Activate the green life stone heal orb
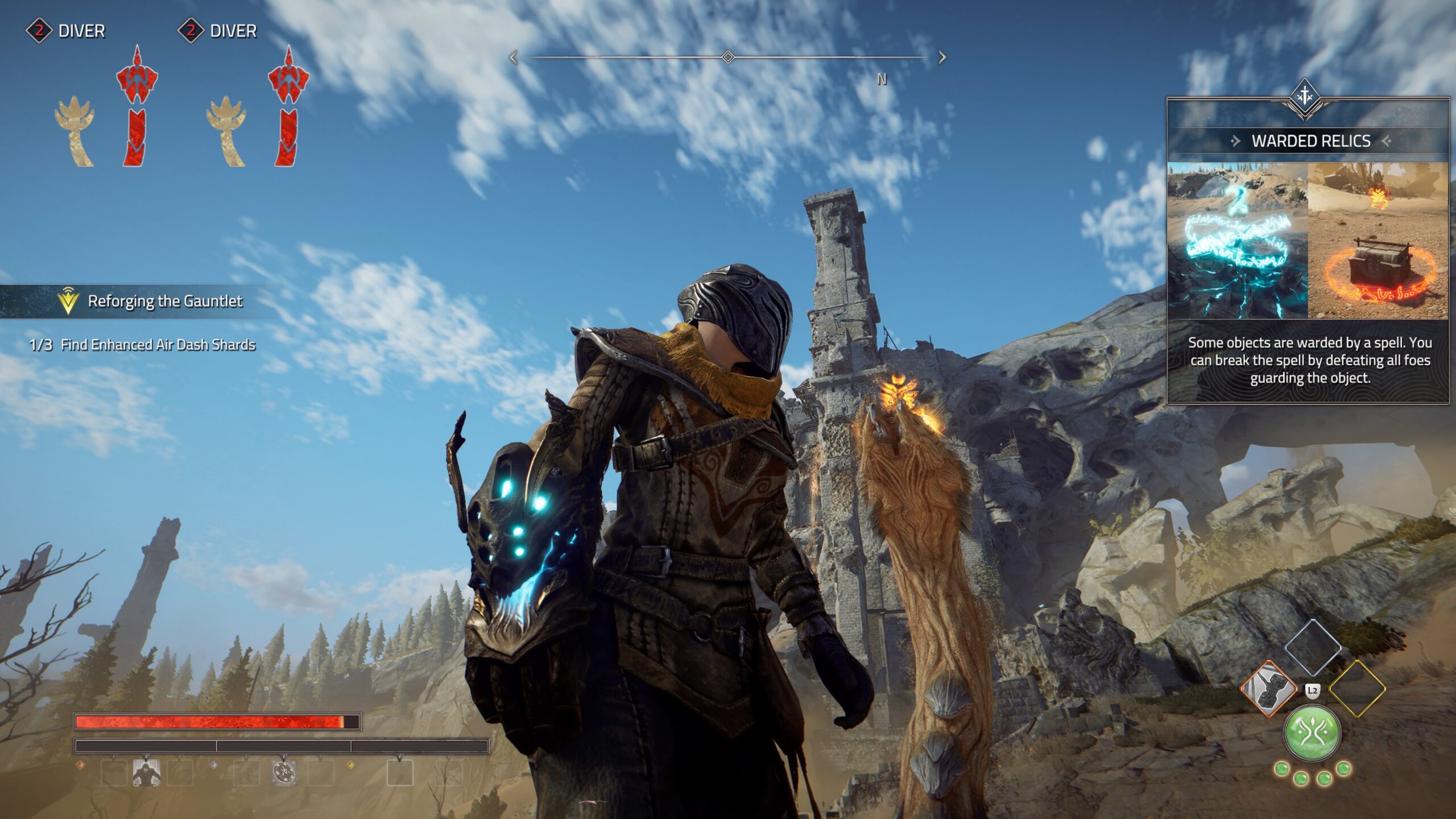Image resolution: width=1456 pixels, height=819 pixels. click(x=1312, y=733)
